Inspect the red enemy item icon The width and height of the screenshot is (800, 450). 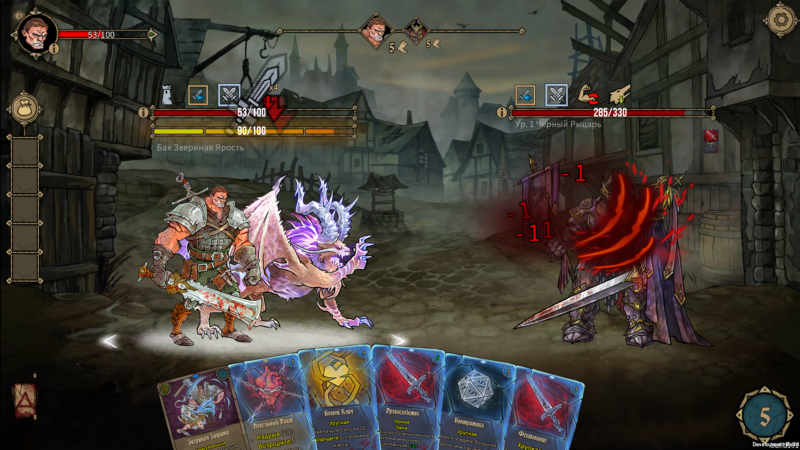click(x=711, y=135)
